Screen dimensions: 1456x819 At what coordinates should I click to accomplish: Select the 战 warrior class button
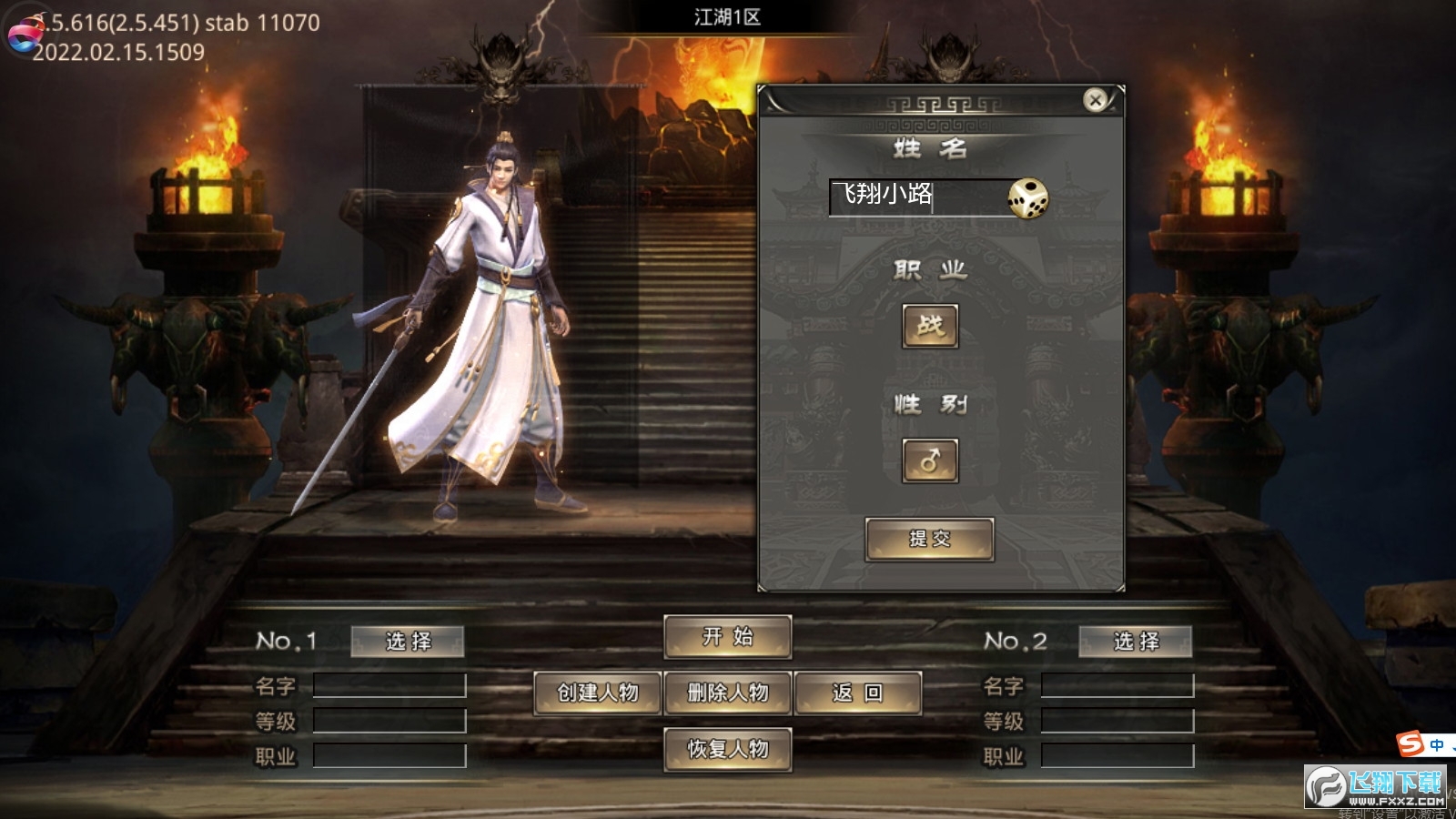click(929, 326)
